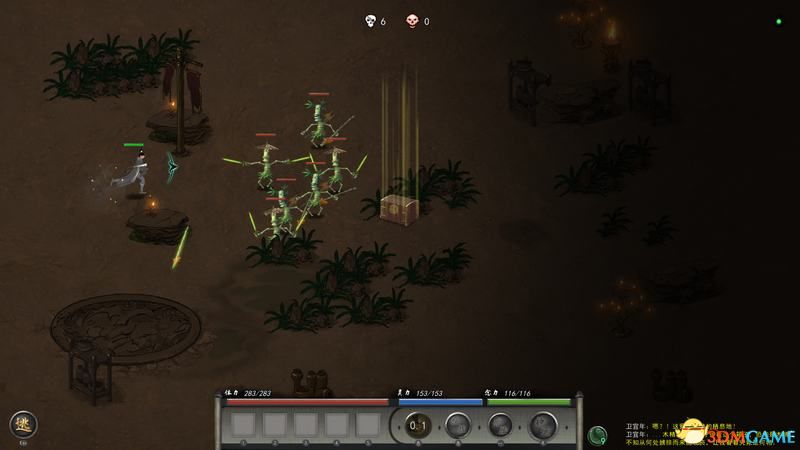Click the round 逃 escape button
800x450 pixels.
pos(22,423)
